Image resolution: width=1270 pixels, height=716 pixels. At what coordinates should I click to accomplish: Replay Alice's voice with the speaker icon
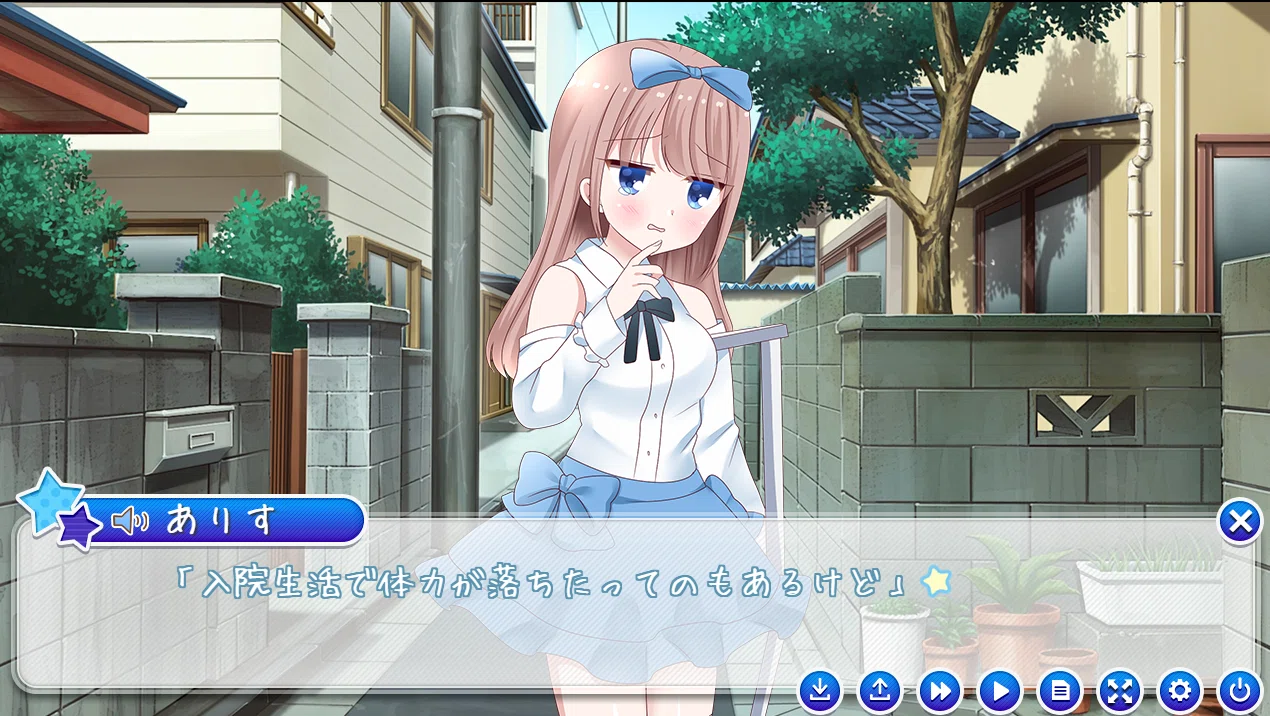pyautogui.click(x=129, y=521)
